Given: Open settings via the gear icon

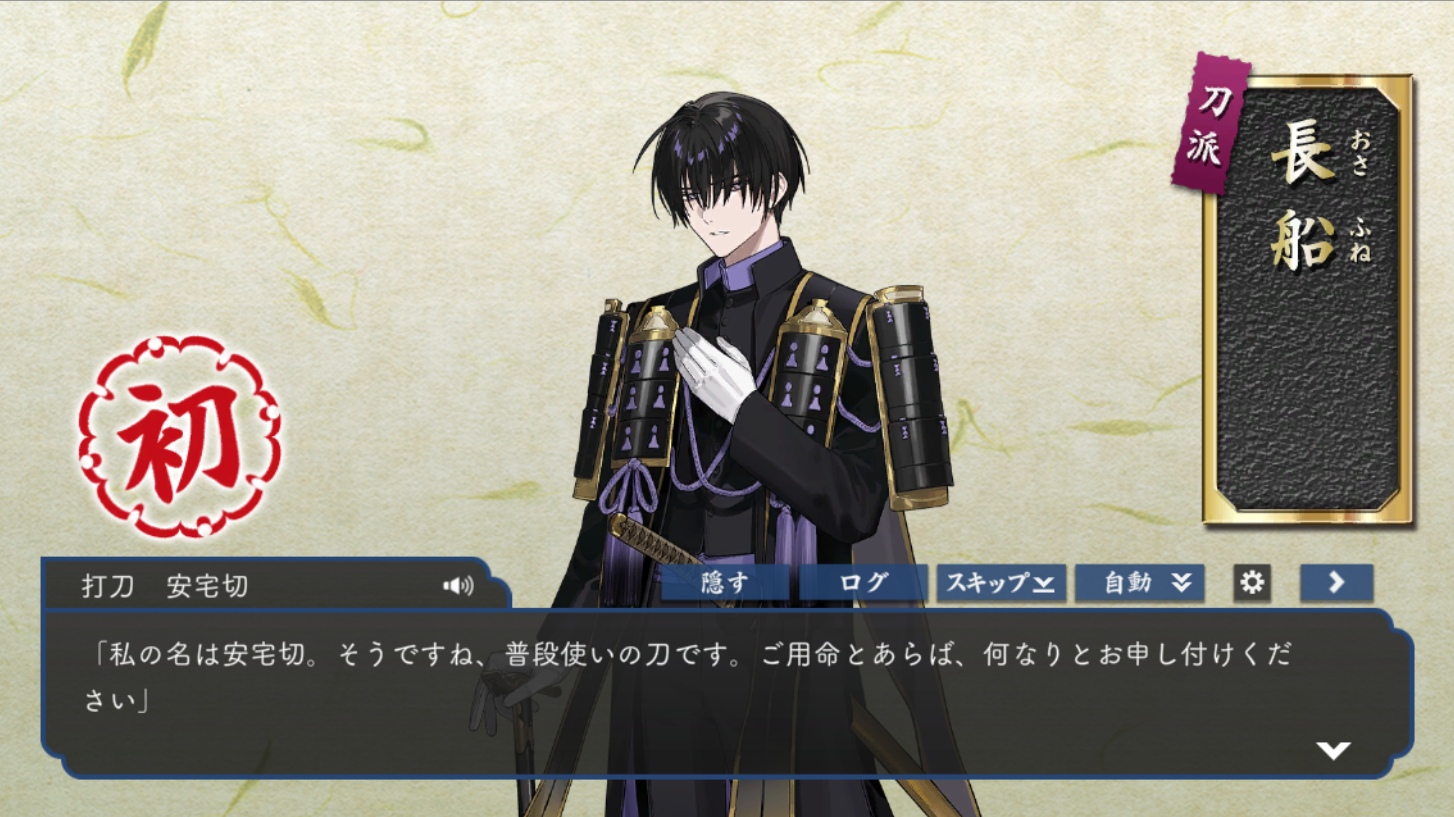Looking at the screenshot, I should (1252, 583).
